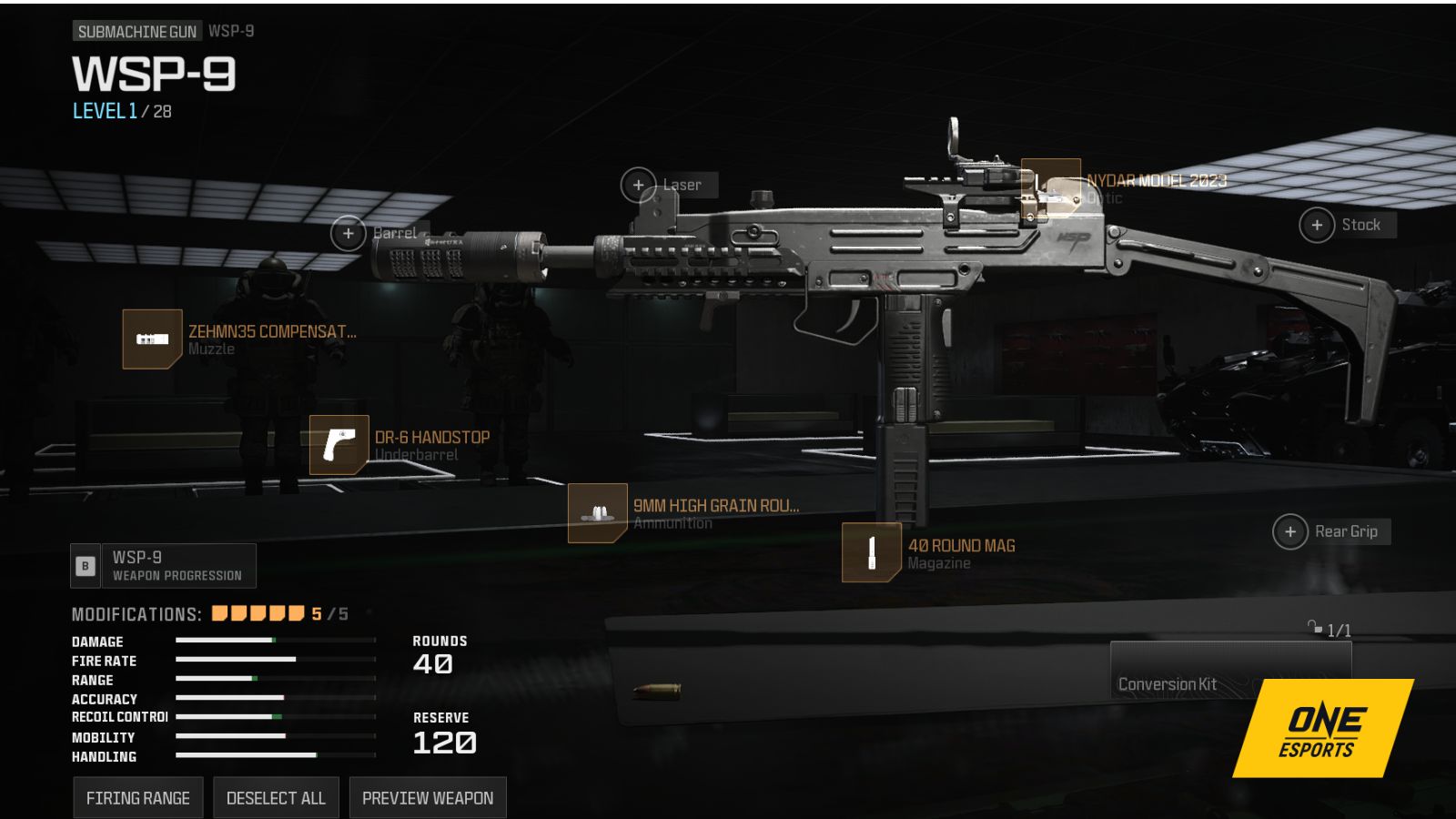1456x819 pixels.
Task: Add a Stock attachment
Action: (1317, 225)
